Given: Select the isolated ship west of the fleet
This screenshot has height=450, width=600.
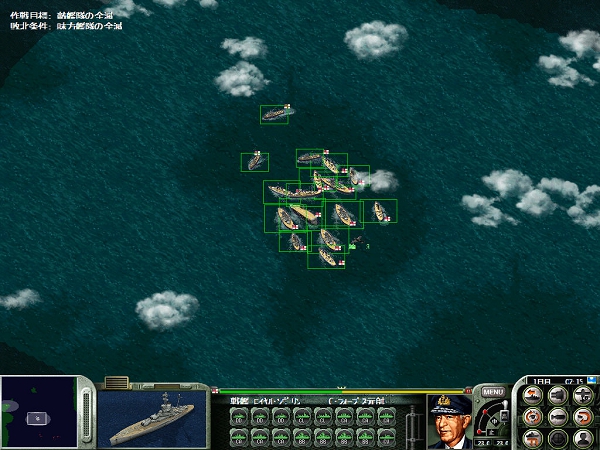Looking at the screenshot, I should pos(254,161).
